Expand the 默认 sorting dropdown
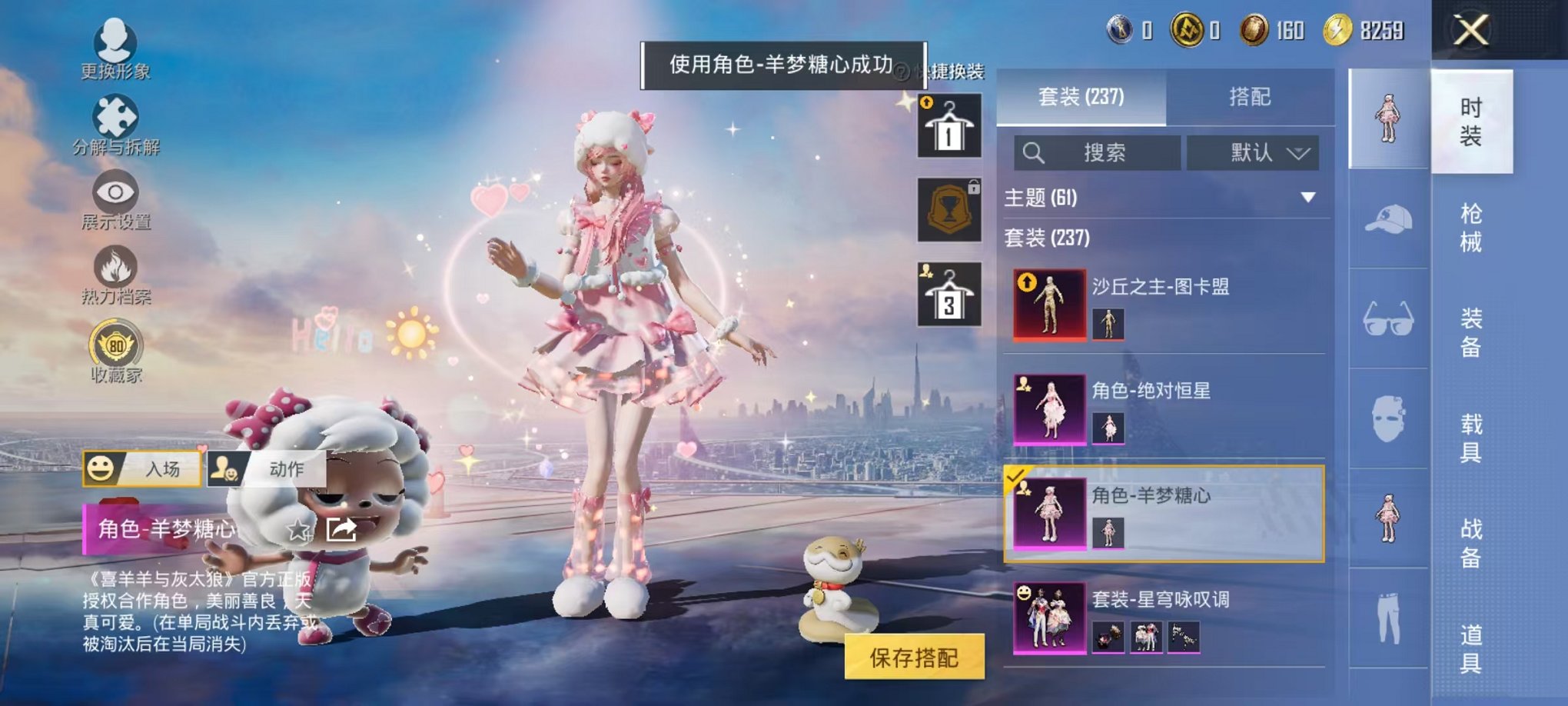Image resolution: width=1568 pixels, height=706 pixels. (x=1253, y=152)
